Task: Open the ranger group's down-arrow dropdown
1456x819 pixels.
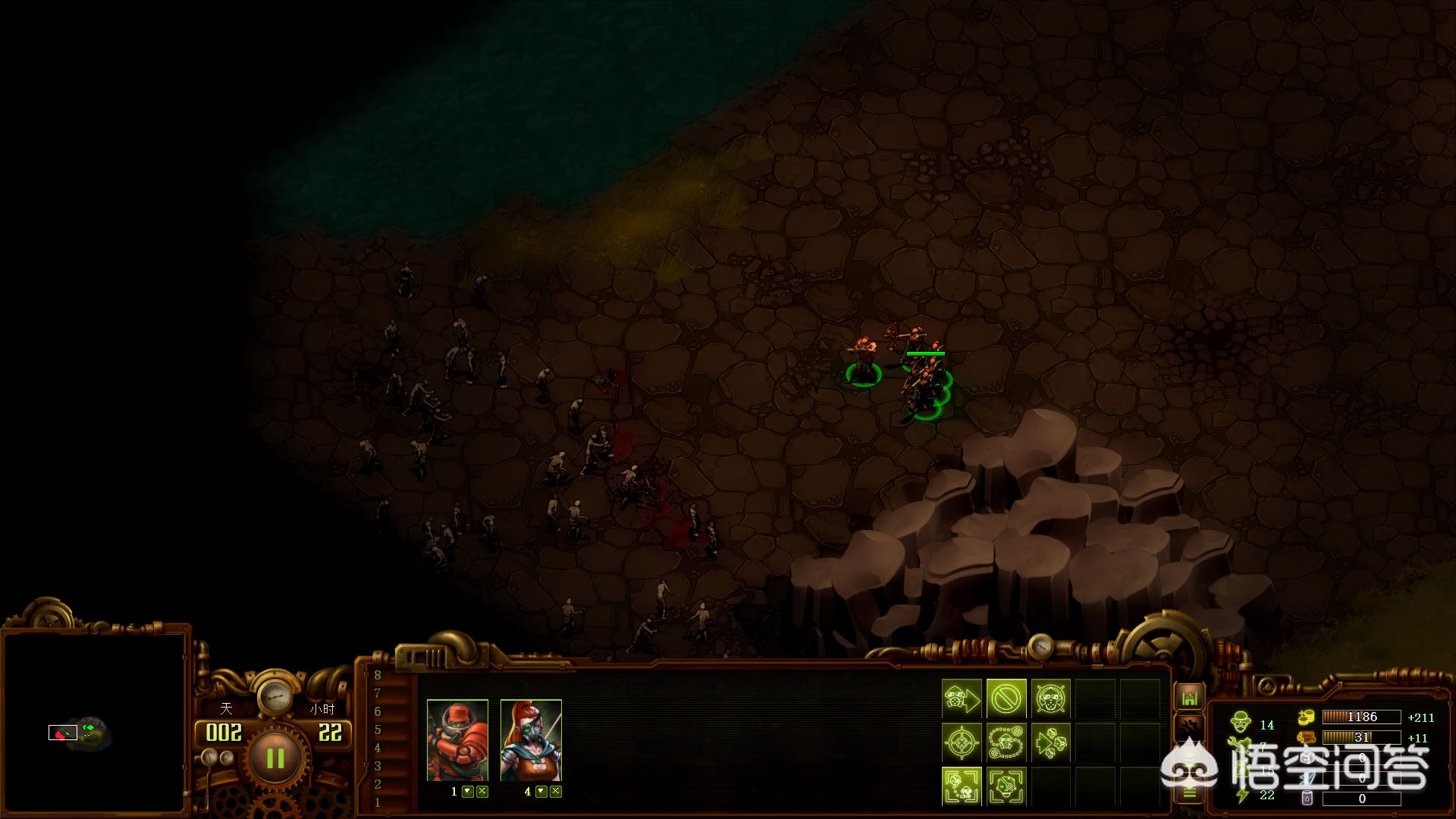Action: point(541,792)
